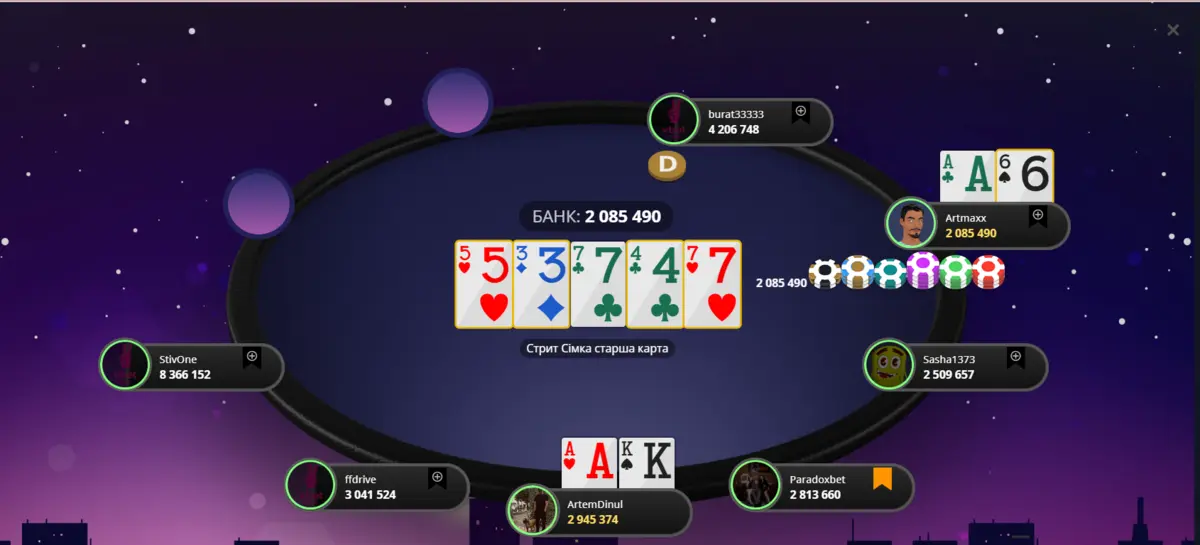Select ffdrive's avatar
Viewport: 1200px width, 545px height.
[311, 486]
